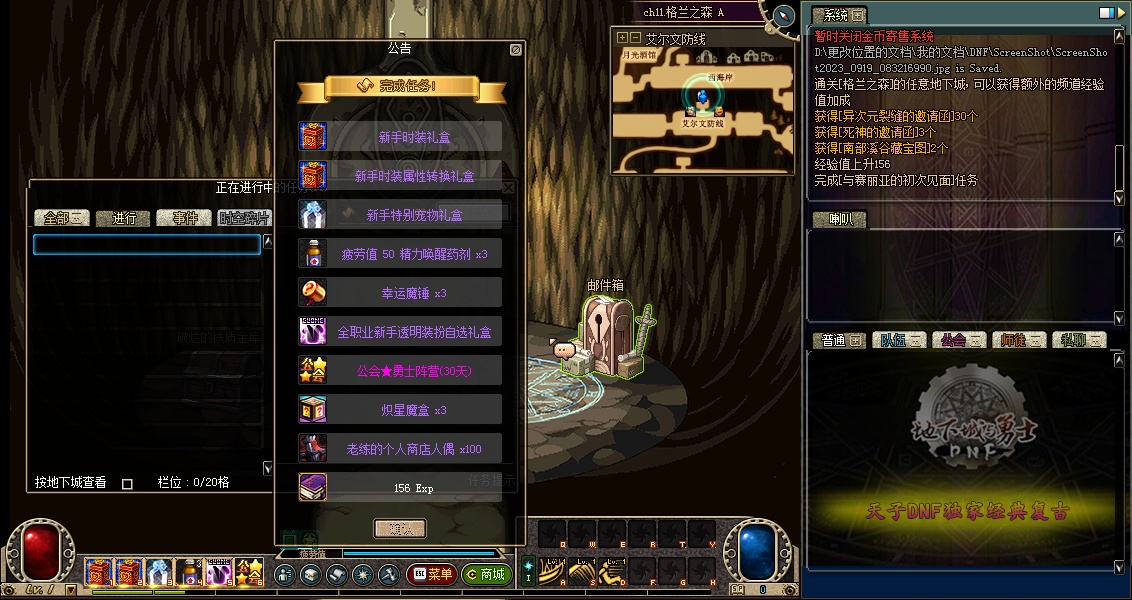This screenshot has width=1132, height=600.
Task: Switch to the 进行 quest tab
Action: [x=124, y=218]
